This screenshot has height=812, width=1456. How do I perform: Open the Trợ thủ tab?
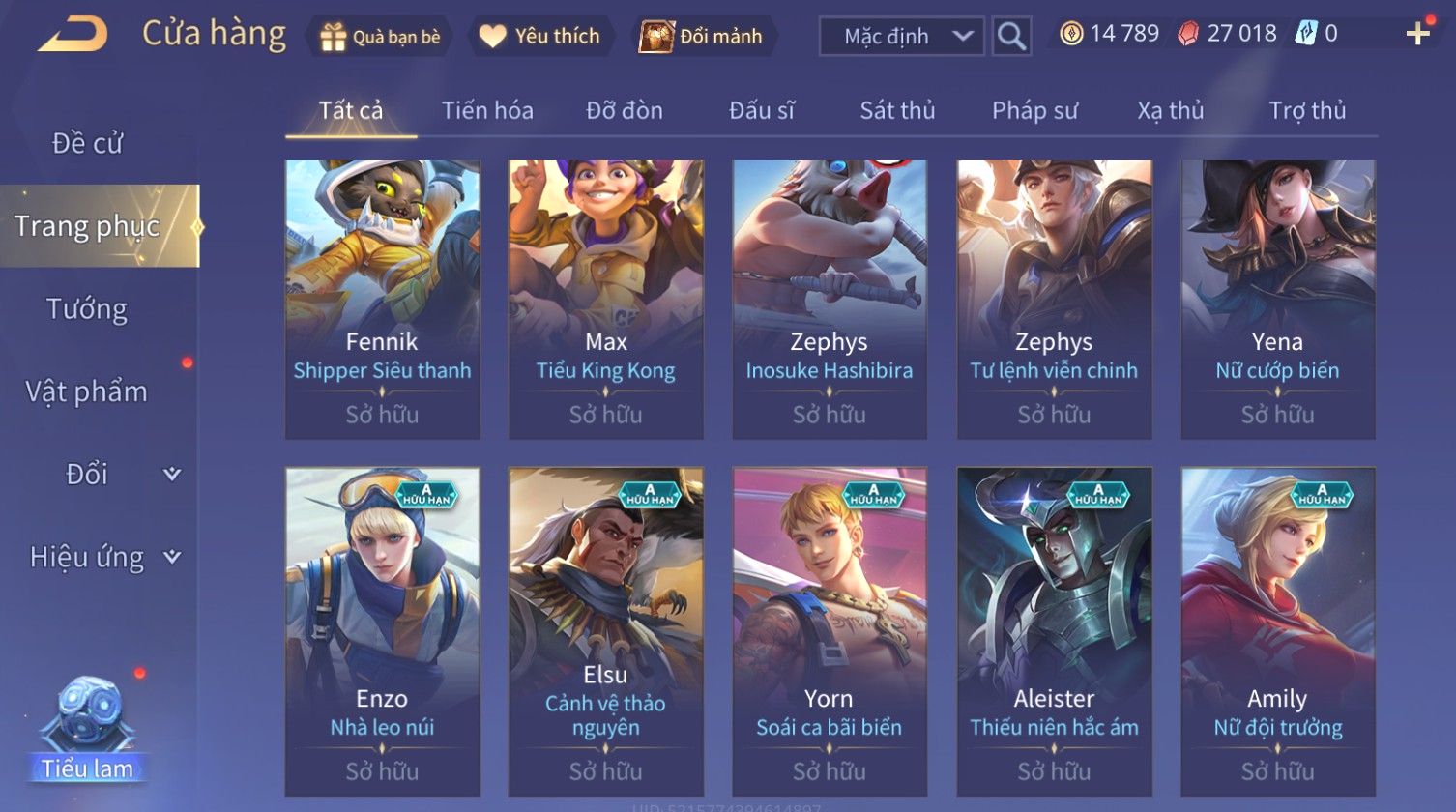[x=1307, y=110]
